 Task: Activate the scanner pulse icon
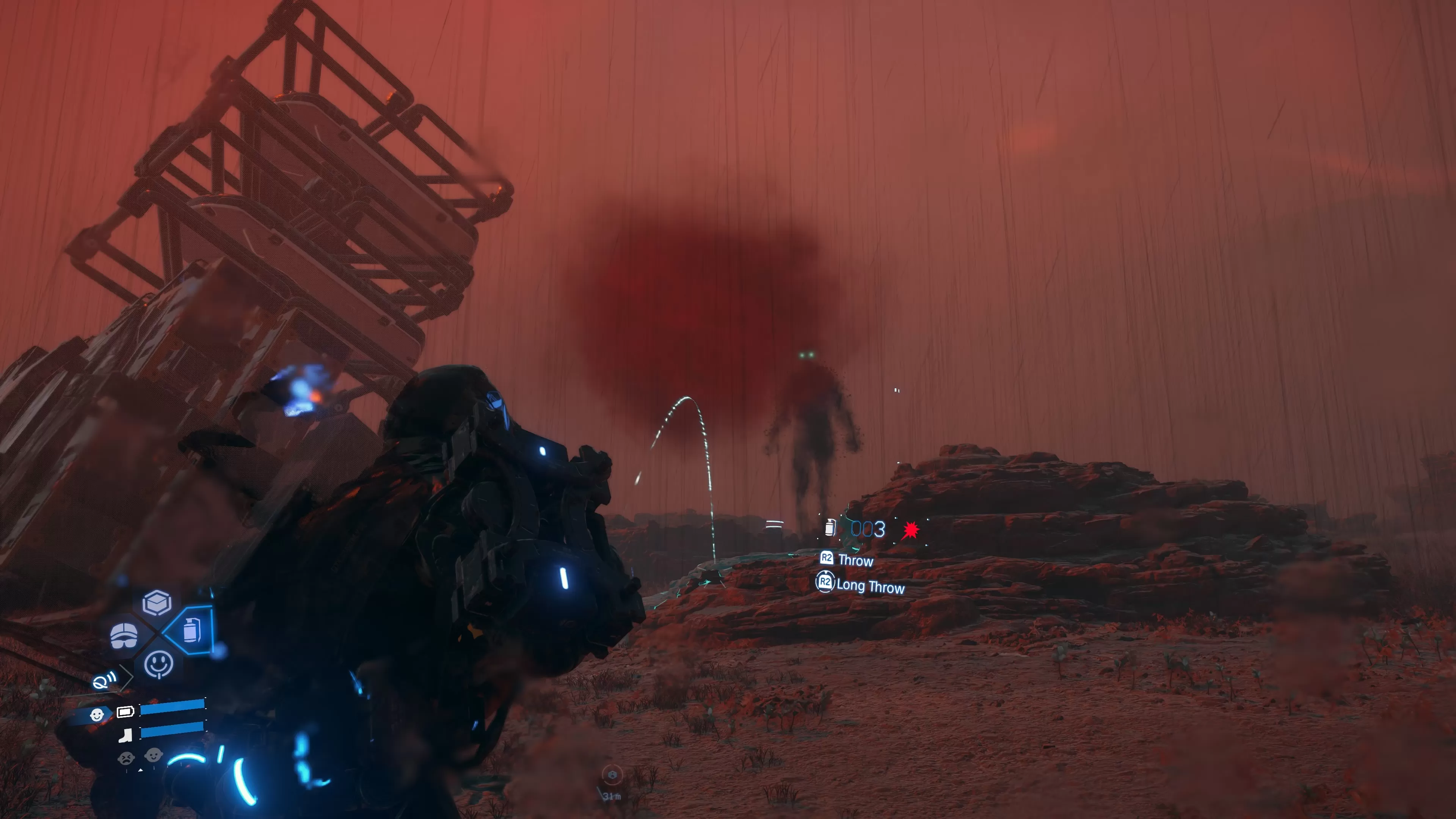pyautogui.click(x=105, y=681)
